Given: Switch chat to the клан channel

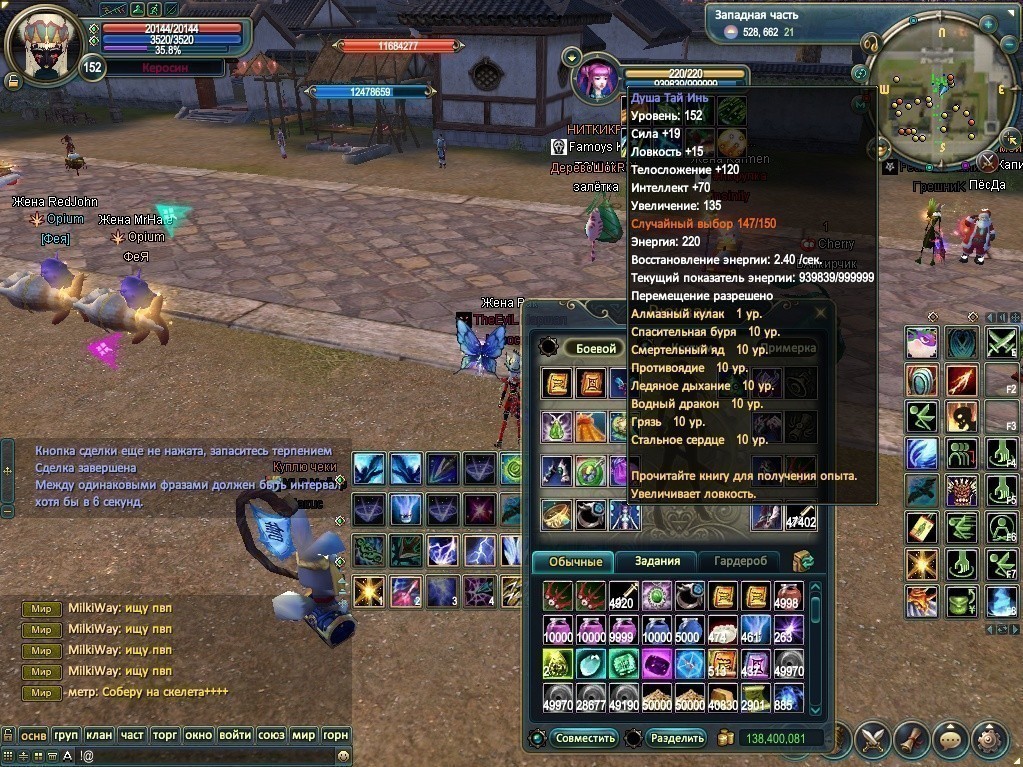Looking at the screenshot, I should [98, 734].
